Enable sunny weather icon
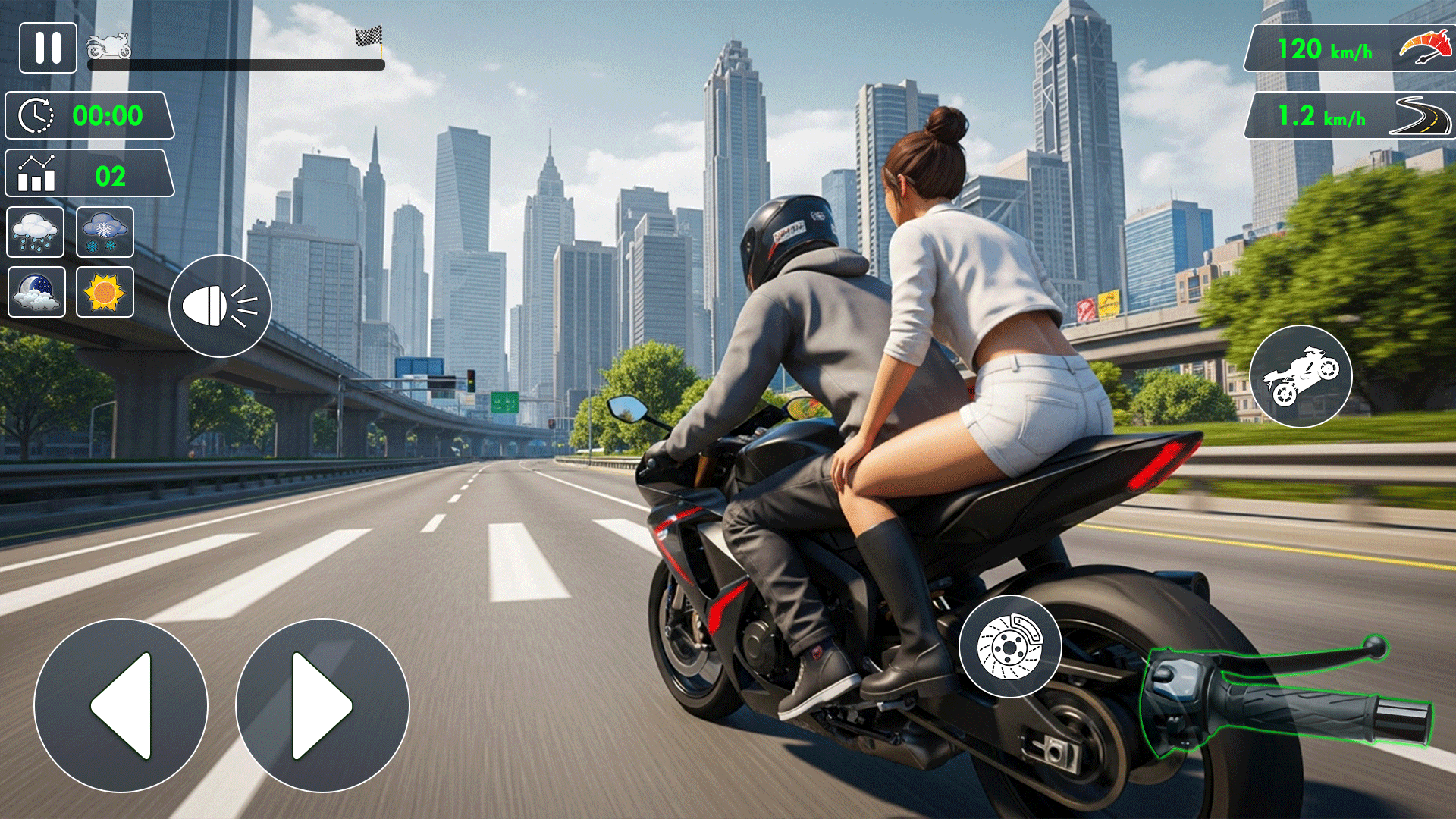The width and height of the screenshot is (1456, 819). click(x=105, y=292)
